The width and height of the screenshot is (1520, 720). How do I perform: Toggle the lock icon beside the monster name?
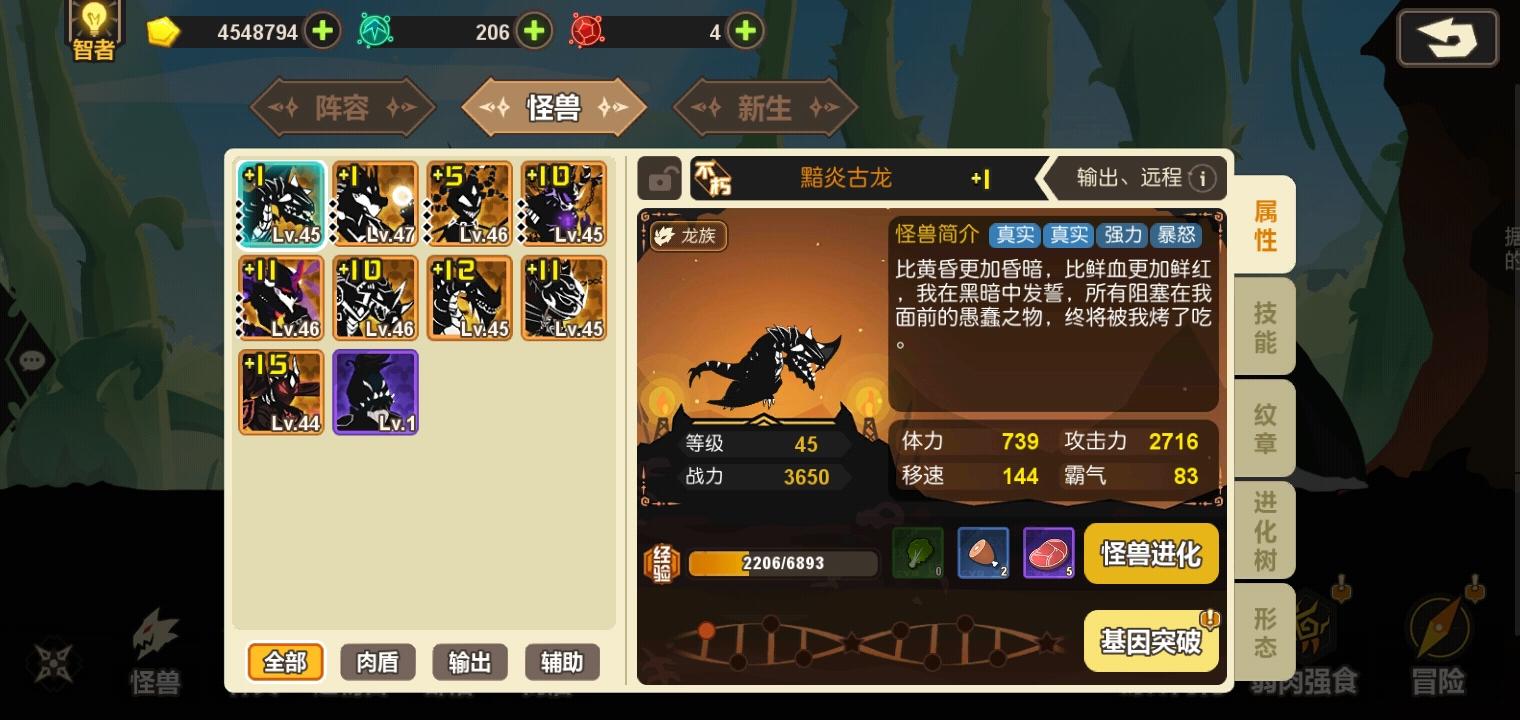pyautogui.click(x=659, y=178)
